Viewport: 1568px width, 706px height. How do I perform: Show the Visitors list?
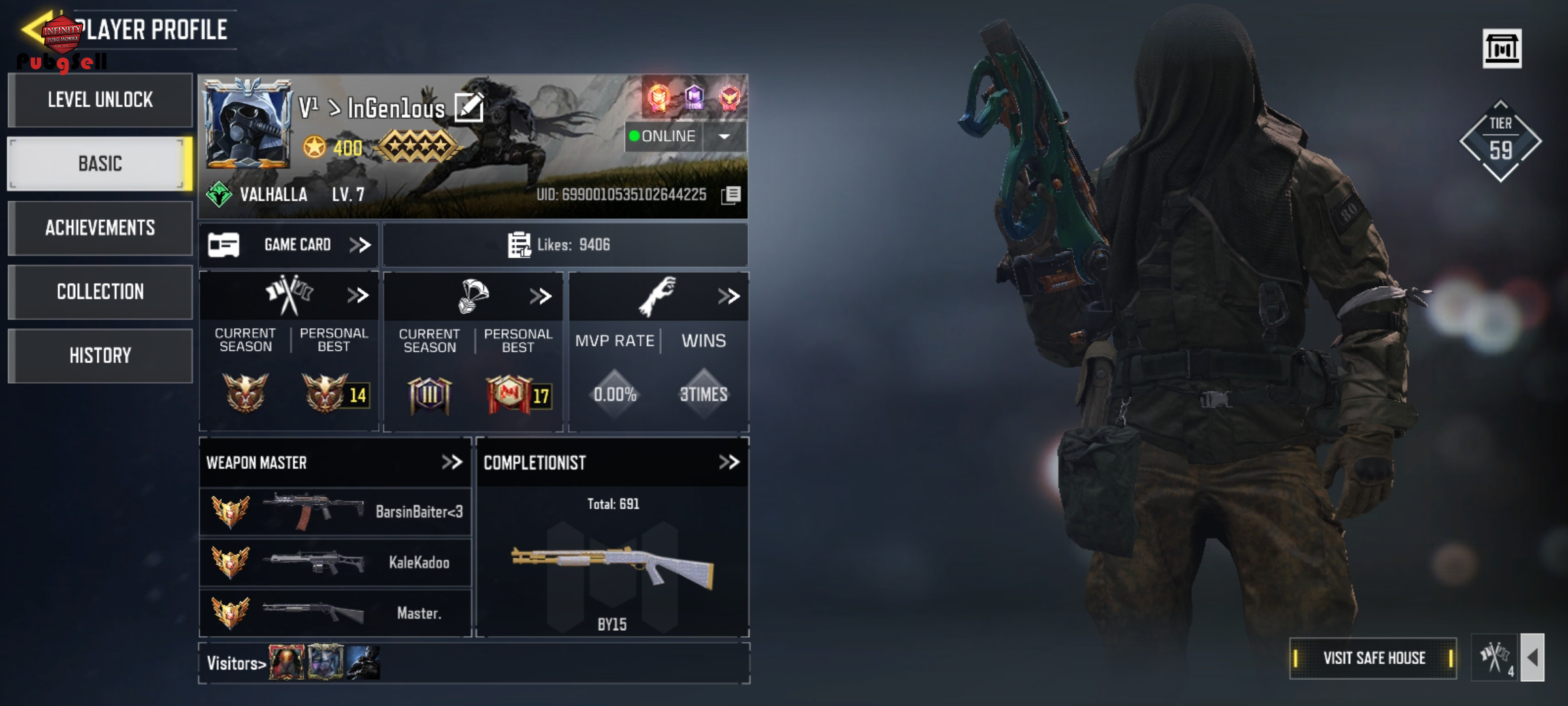[236, 664]
